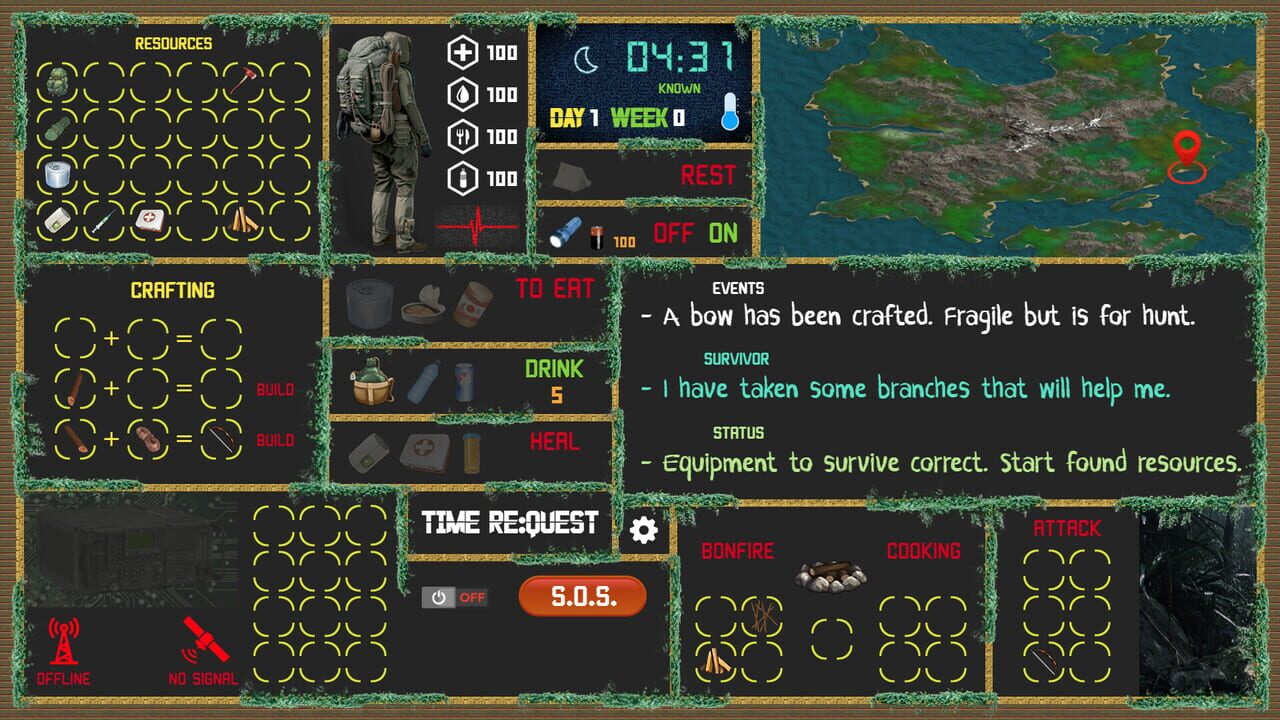This screenshot has height=720, width=1280.
Task: Click the TIME REQUEST button
Action: pyautogui.click(x=512, y=521)
